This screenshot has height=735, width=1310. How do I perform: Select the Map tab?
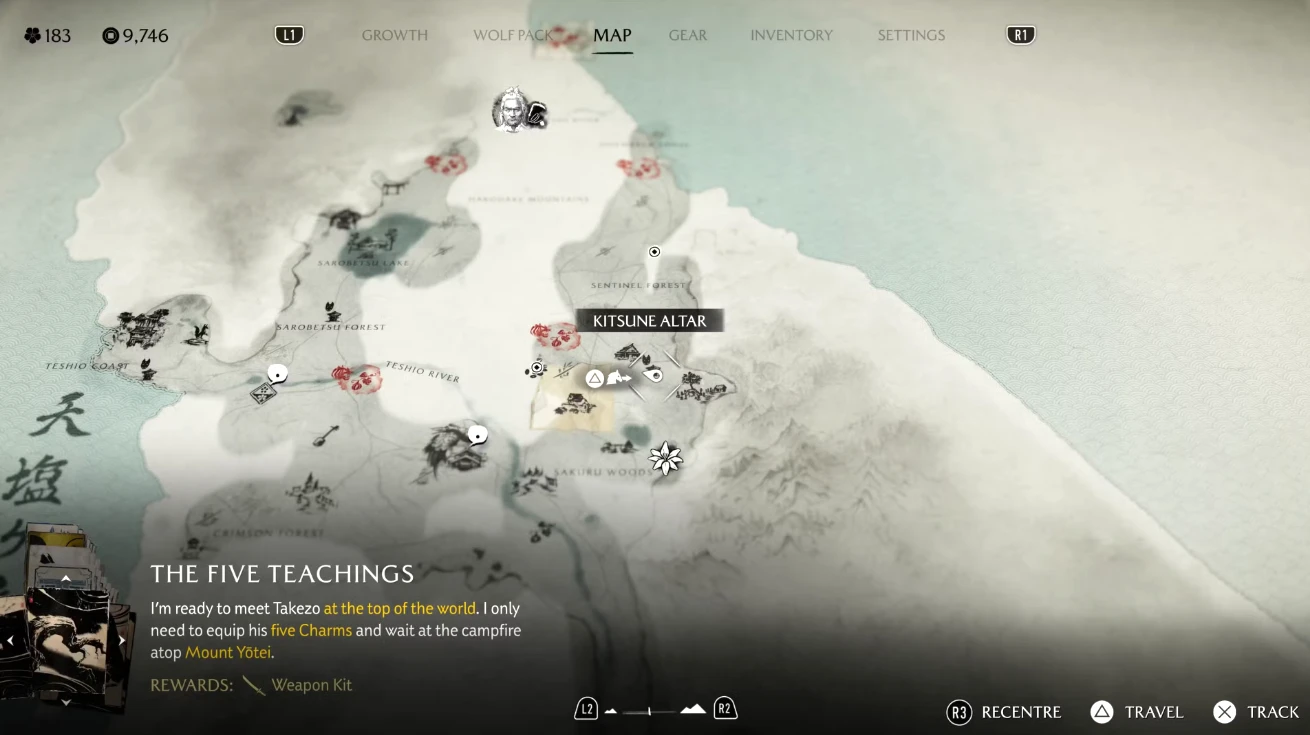(612, 35)
